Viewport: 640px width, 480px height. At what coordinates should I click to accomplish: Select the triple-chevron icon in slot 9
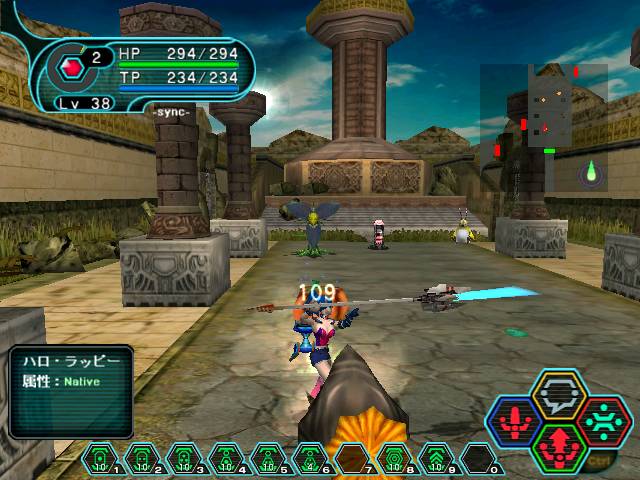(436, 459)
